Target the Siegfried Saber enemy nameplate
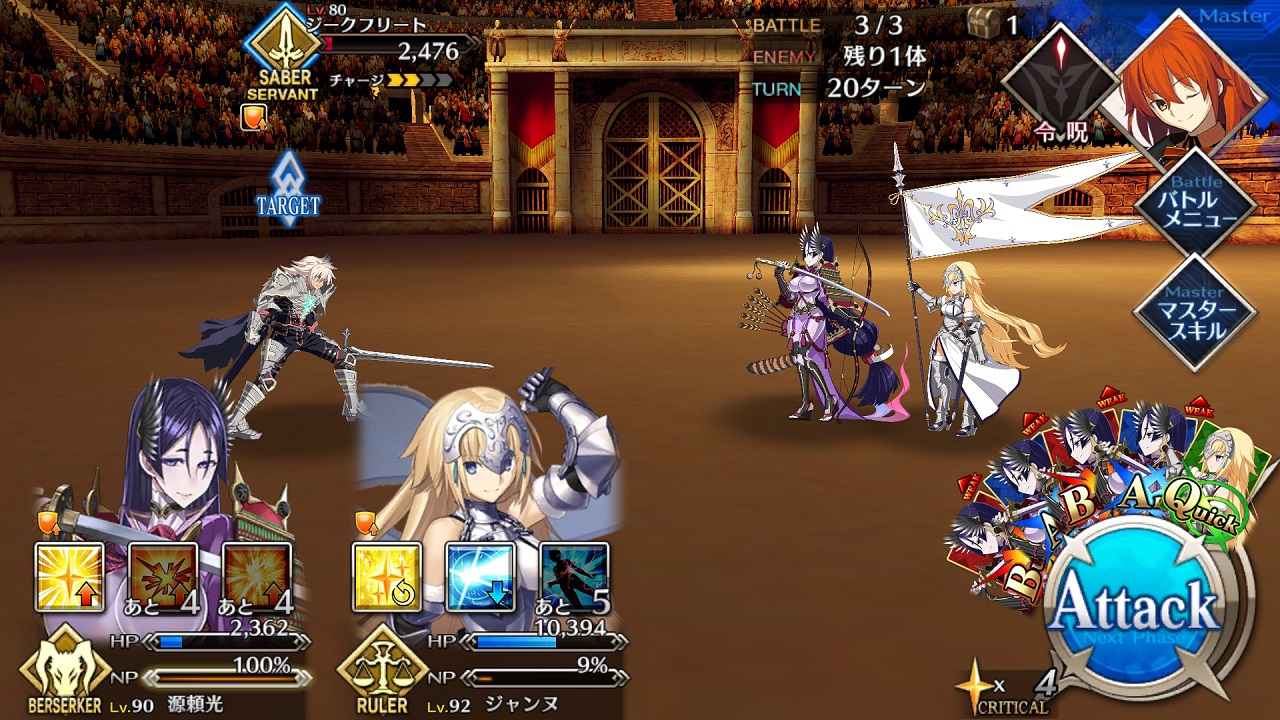 370,50
